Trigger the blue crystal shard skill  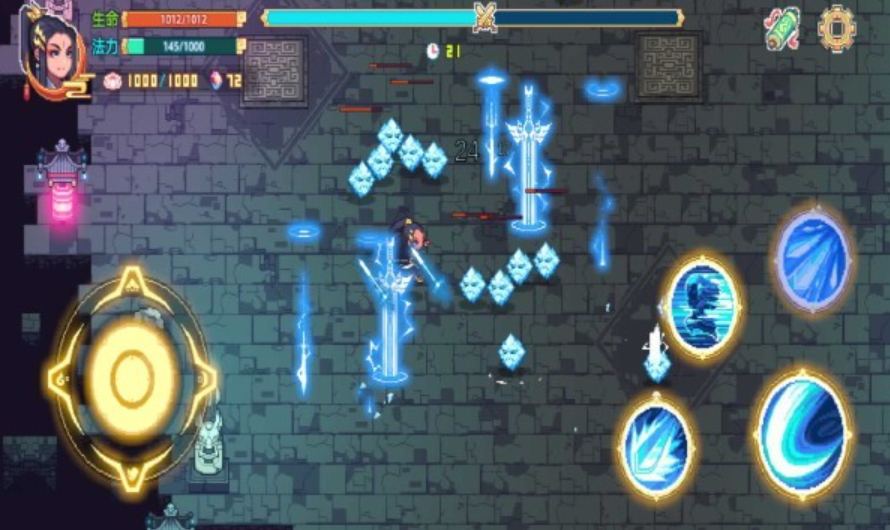click(812, 259)
